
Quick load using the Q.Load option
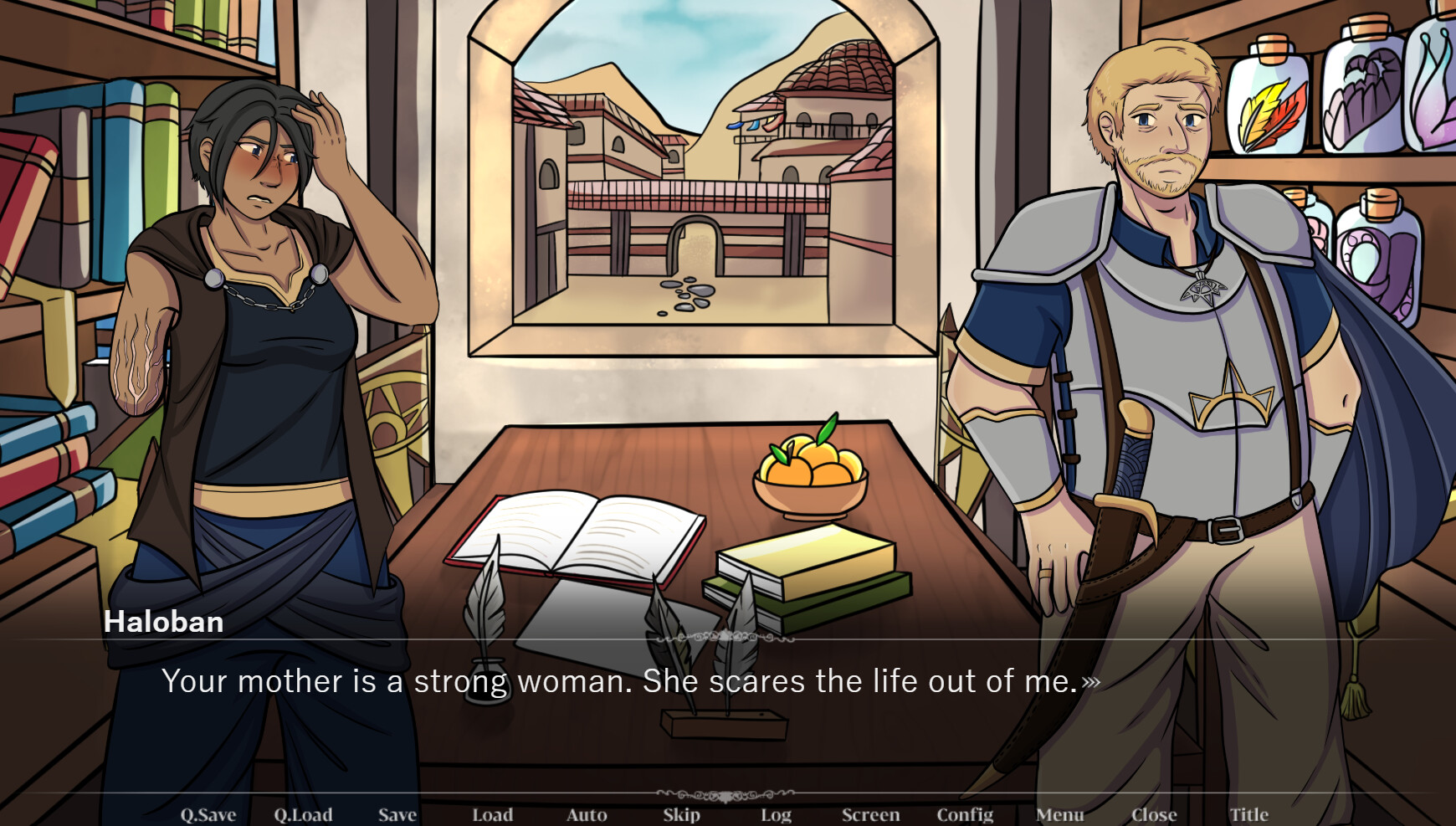[x=305, y=814]
